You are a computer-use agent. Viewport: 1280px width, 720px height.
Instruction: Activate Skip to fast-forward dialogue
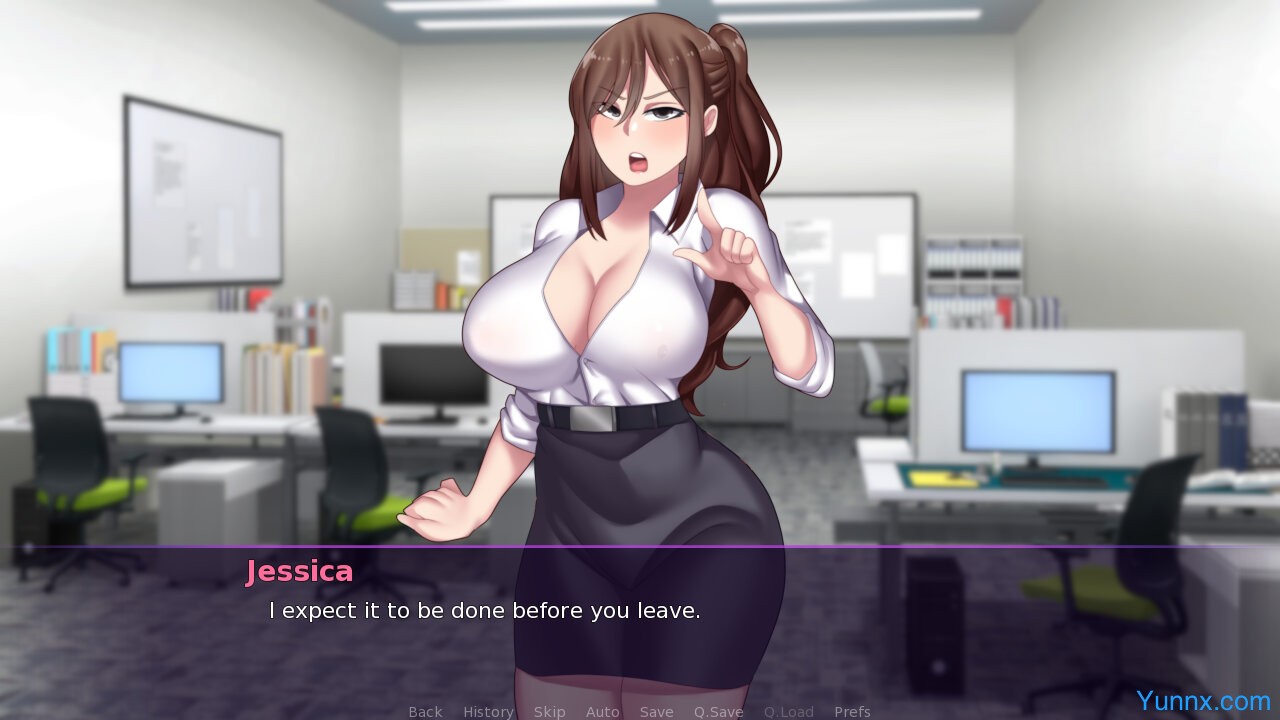(x=549, y=711)
